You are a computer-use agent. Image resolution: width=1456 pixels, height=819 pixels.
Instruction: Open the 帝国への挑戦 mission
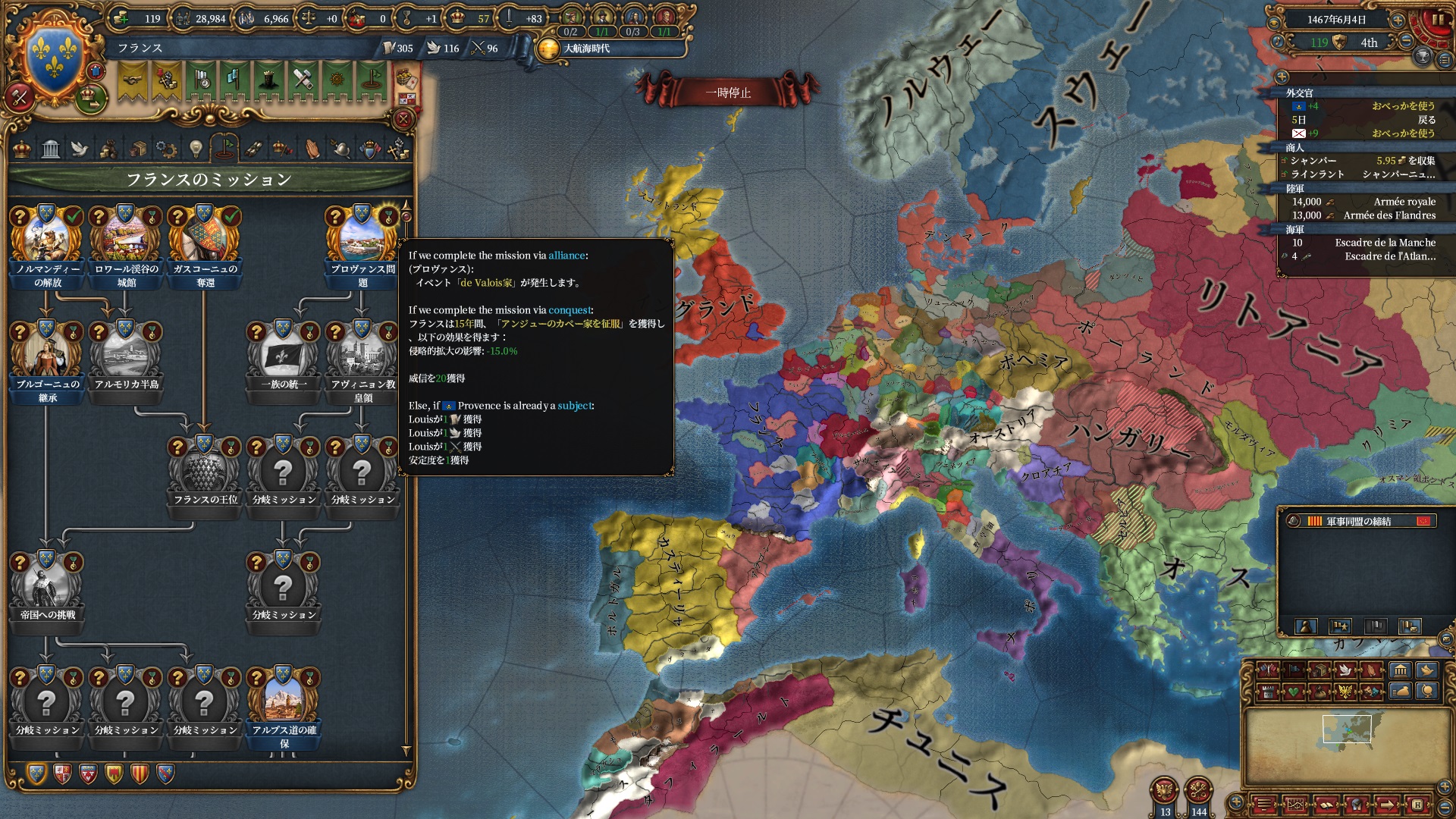47,587
